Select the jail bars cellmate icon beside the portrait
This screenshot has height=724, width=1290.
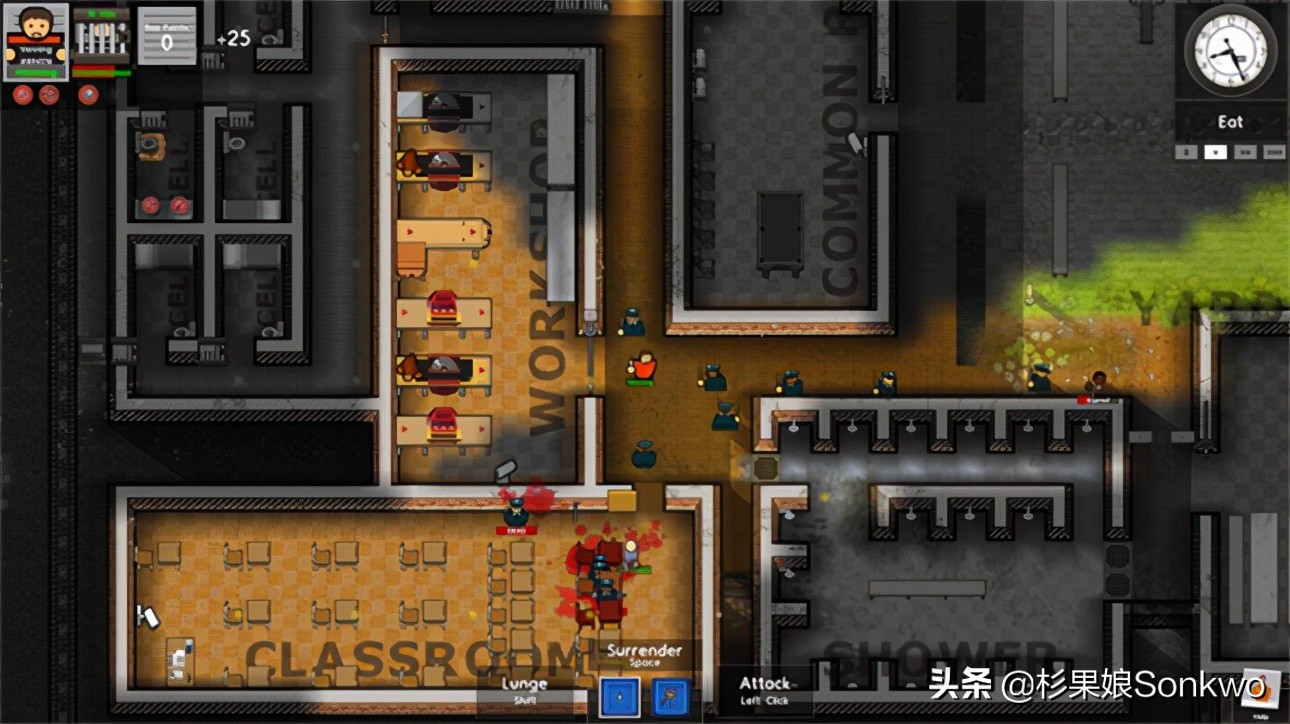(x=100, y=35)
